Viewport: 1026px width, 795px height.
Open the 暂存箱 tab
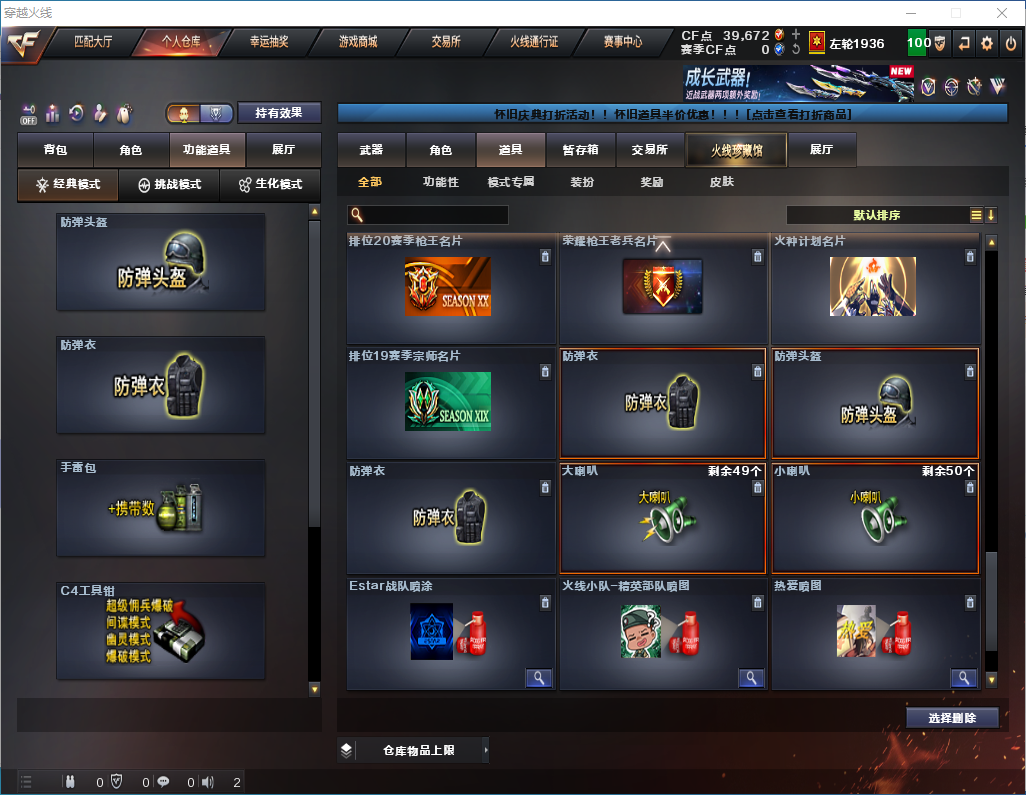580,150
